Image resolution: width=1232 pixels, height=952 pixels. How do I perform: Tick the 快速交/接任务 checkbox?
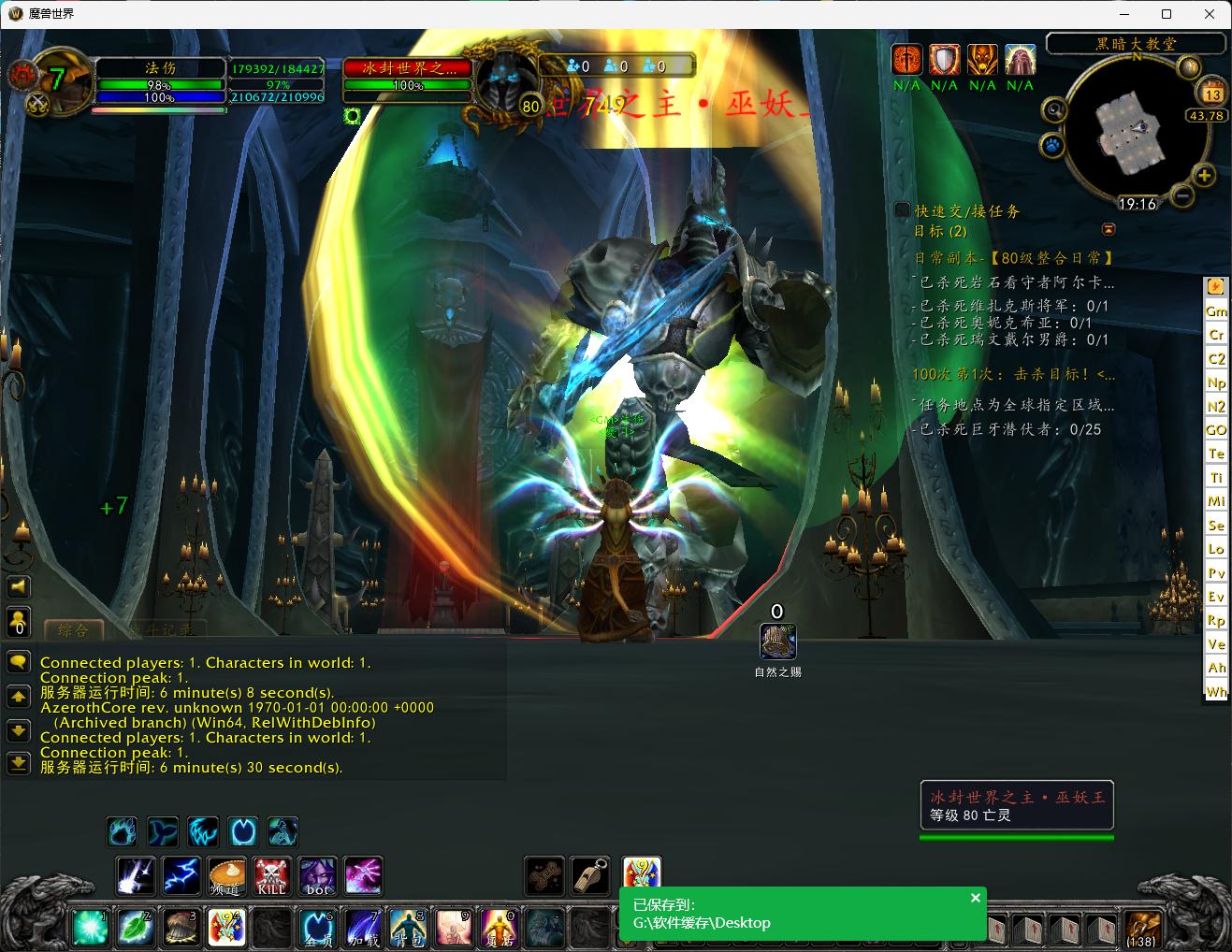coord(902,210)
